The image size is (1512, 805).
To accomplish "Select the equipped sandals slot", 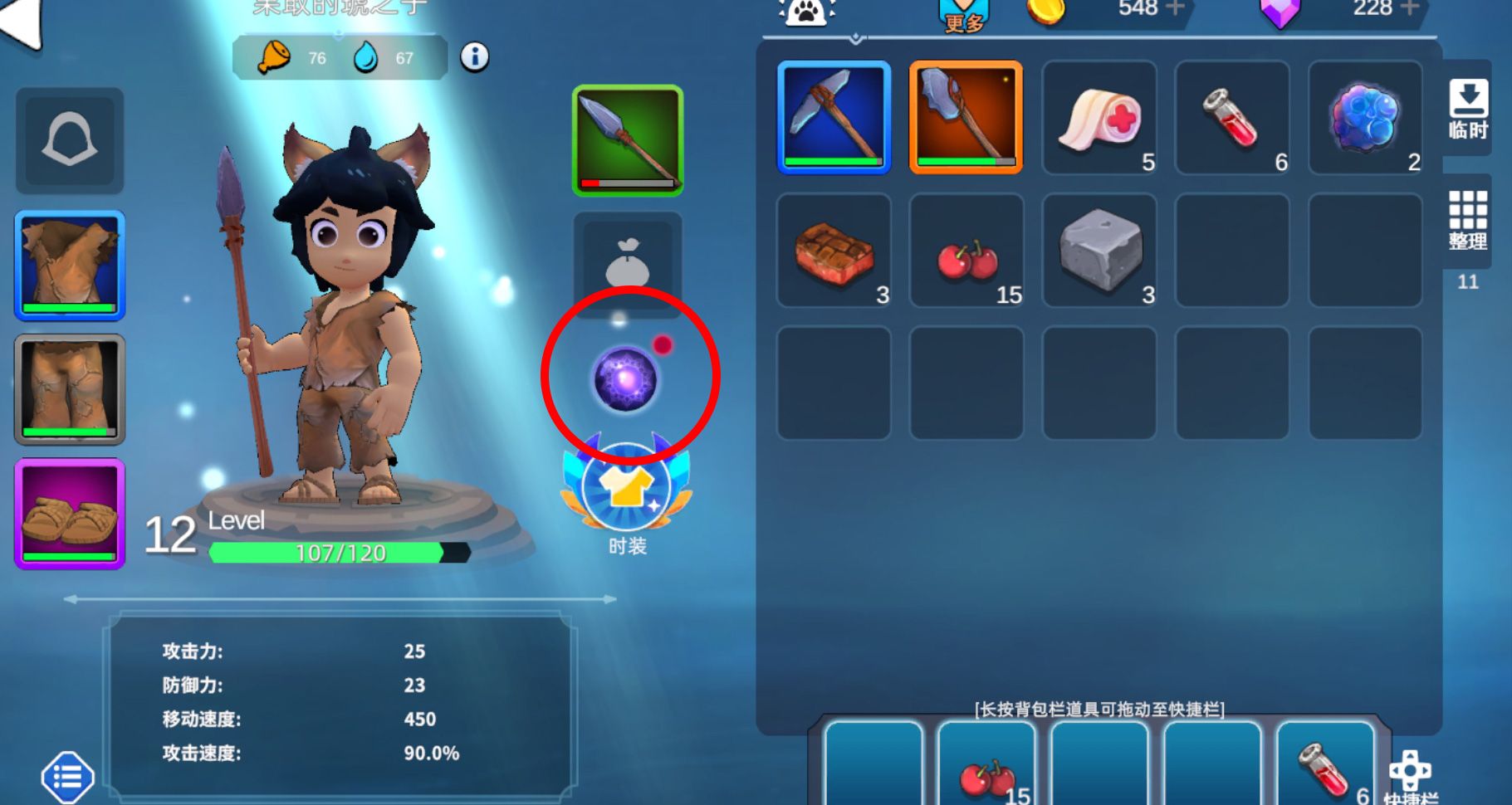I will pos(70,514).
